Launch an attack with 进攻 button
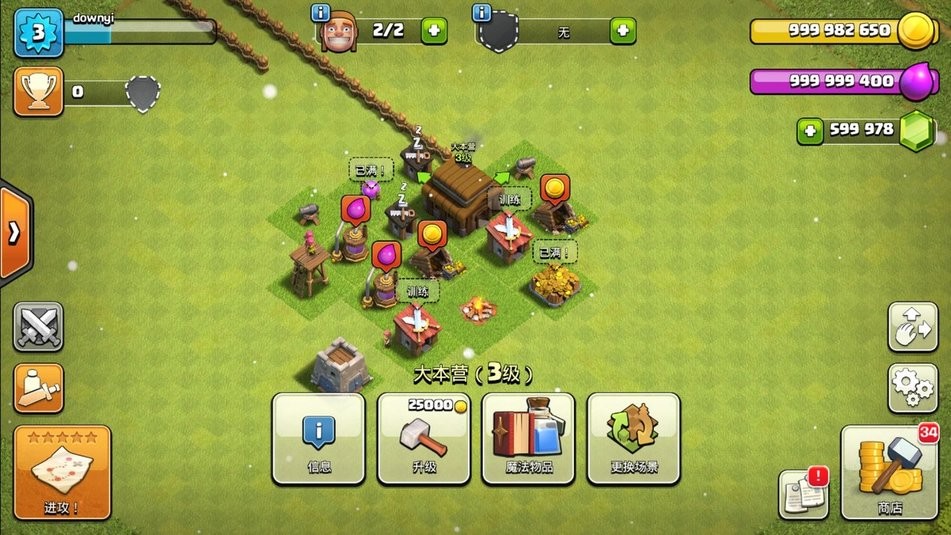951x535 pixels. coord(62,472)
